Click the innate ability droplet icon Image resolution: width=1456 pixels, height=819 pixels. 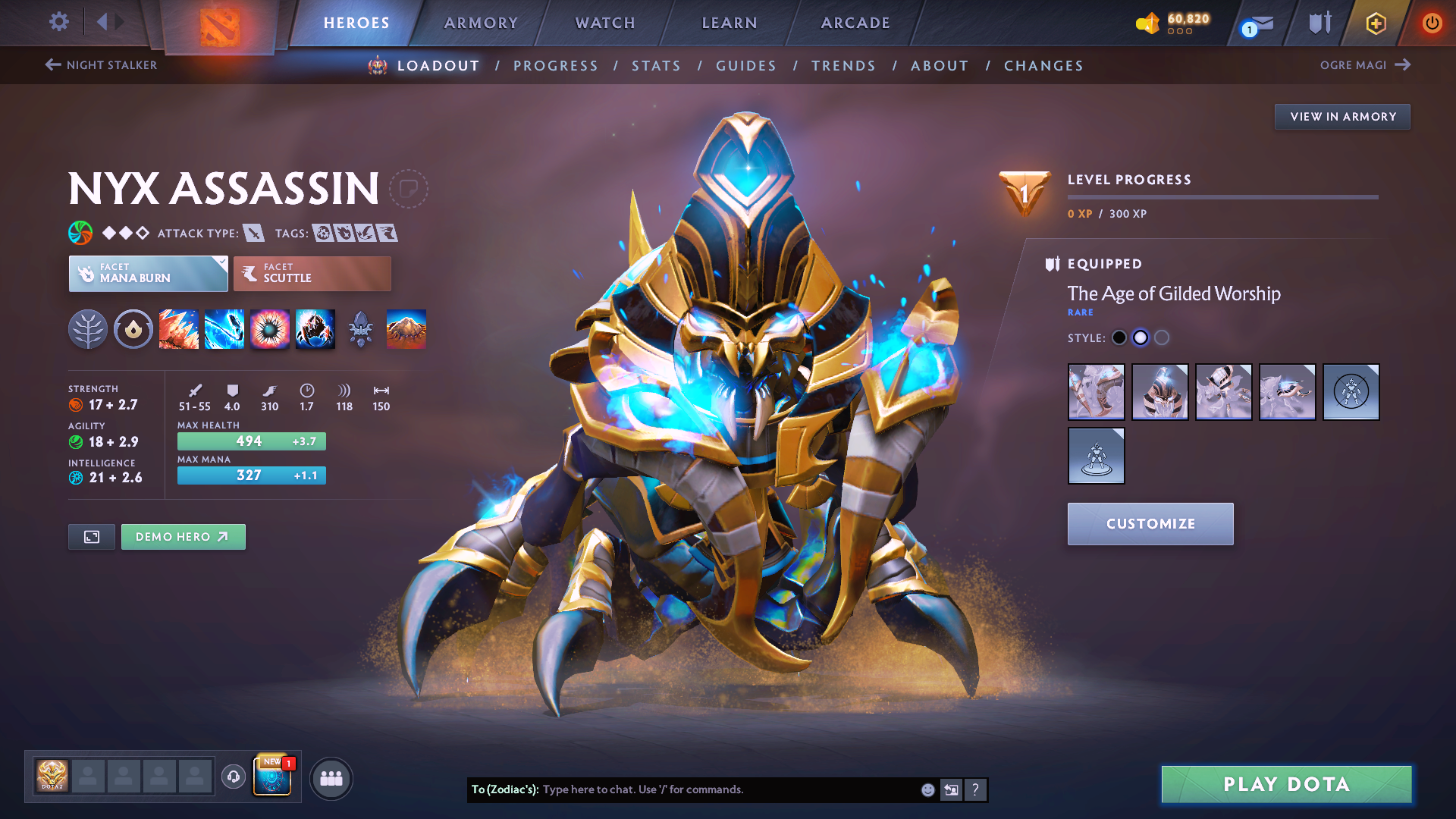tap(133, 329)
